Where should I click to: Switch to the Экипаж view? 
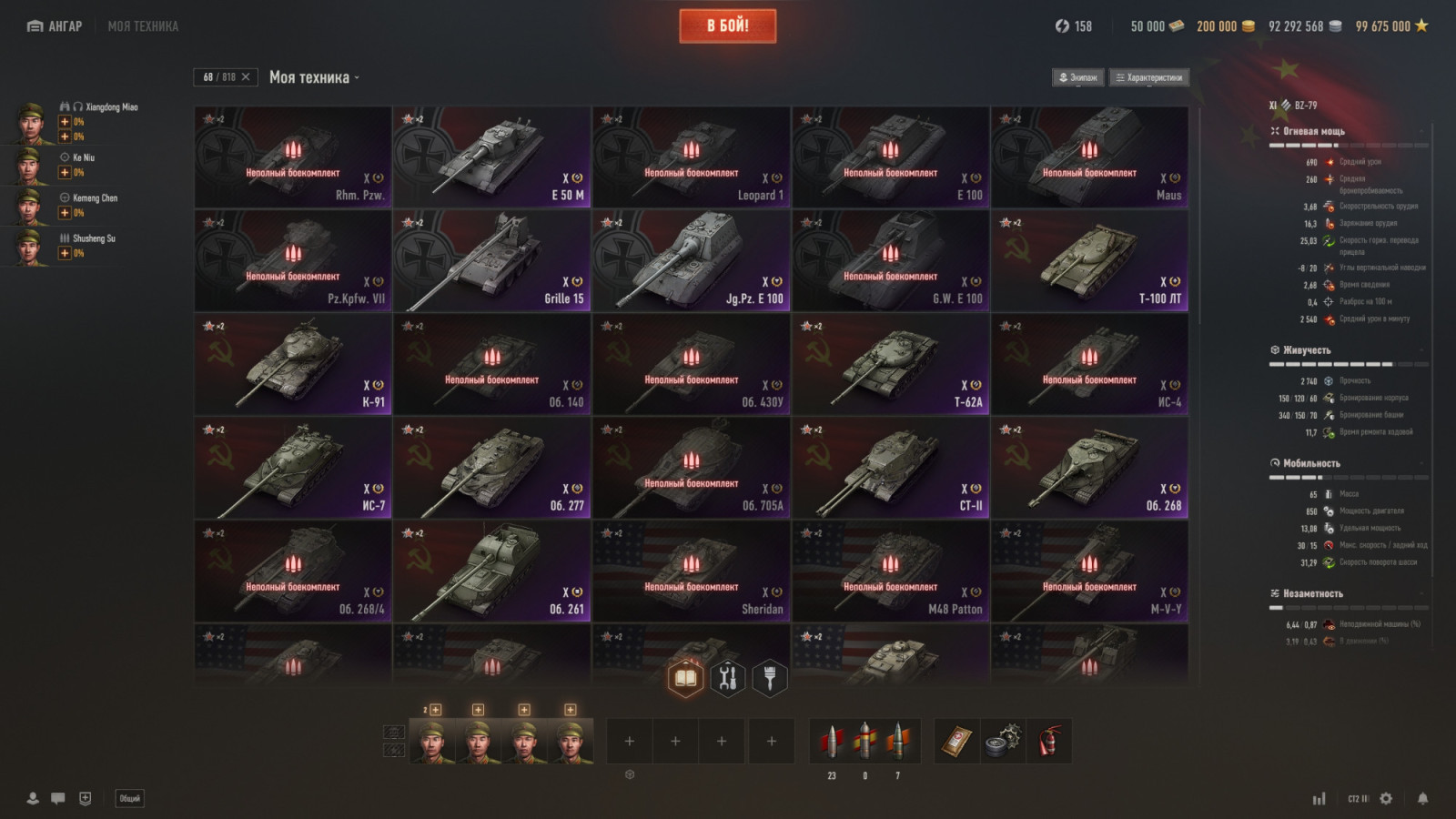tap(1078, 77)
